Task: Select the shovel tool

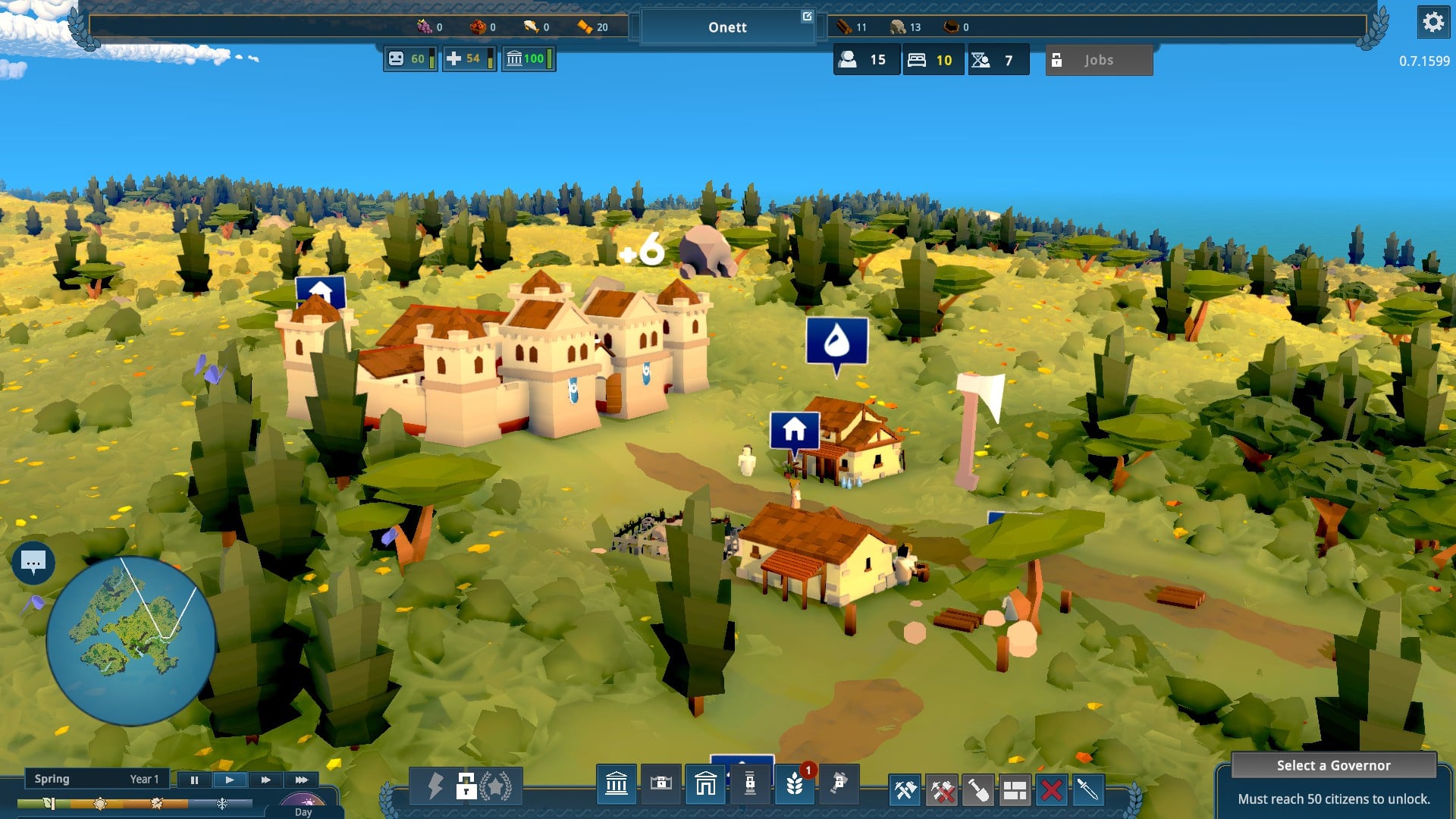Action: [978, 791]
